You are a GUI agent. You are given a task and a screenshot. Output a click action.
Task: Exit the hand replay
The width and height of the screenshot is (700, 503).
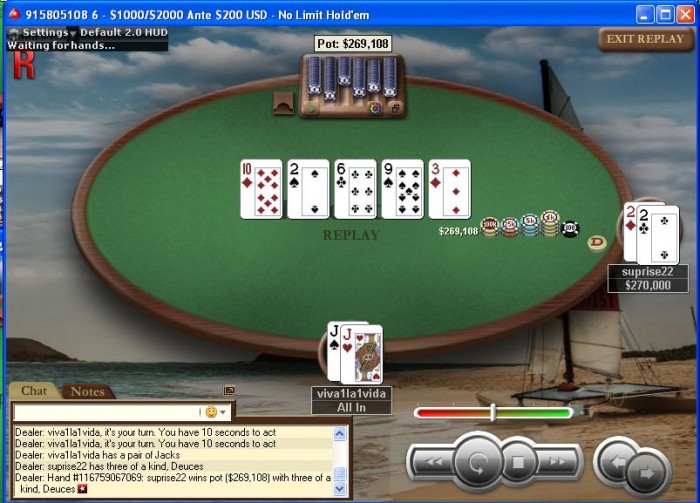(x=645, y=39)
